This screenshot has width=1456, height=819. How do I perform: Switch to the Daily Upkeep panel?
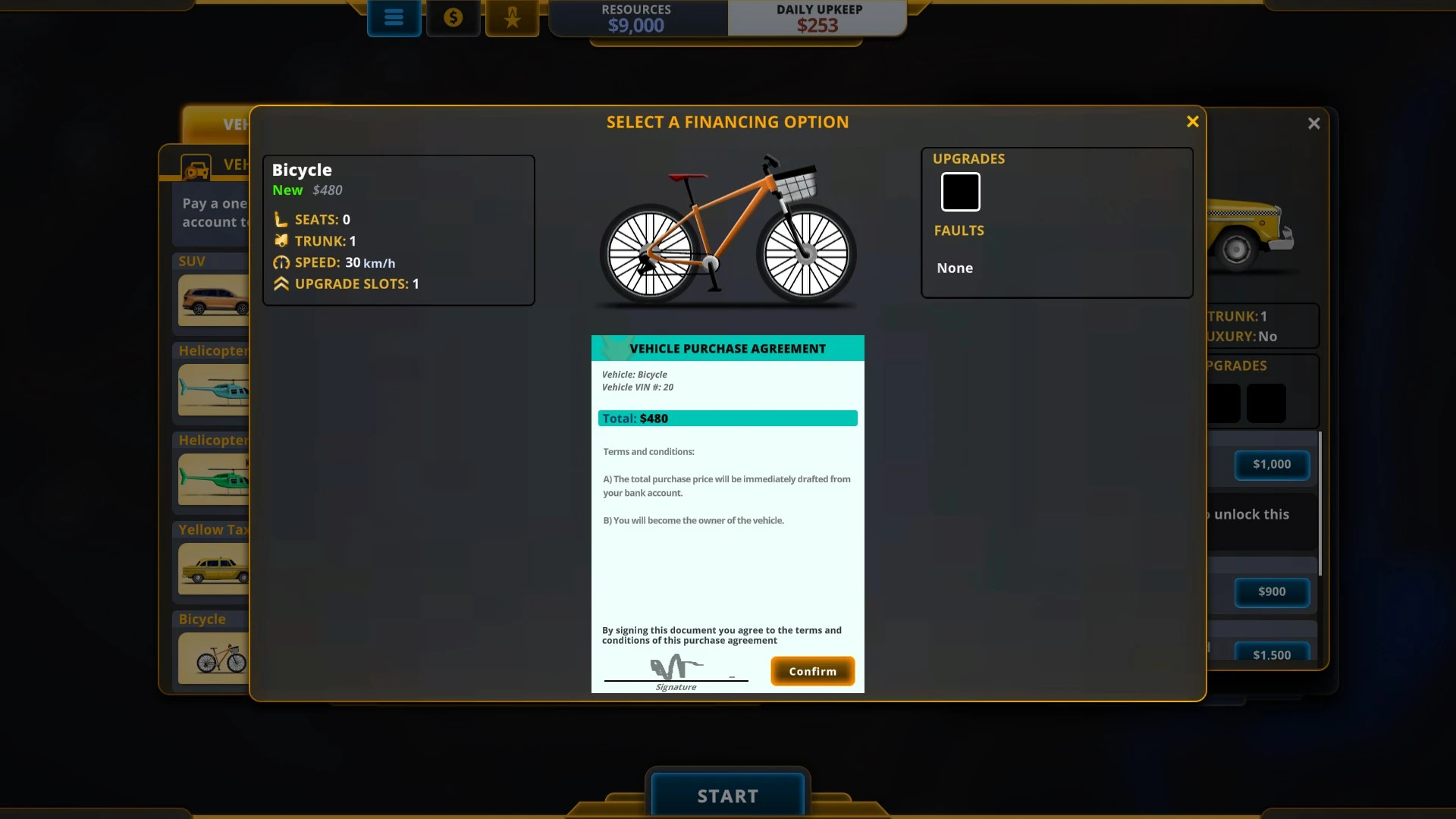pos(817,18)
